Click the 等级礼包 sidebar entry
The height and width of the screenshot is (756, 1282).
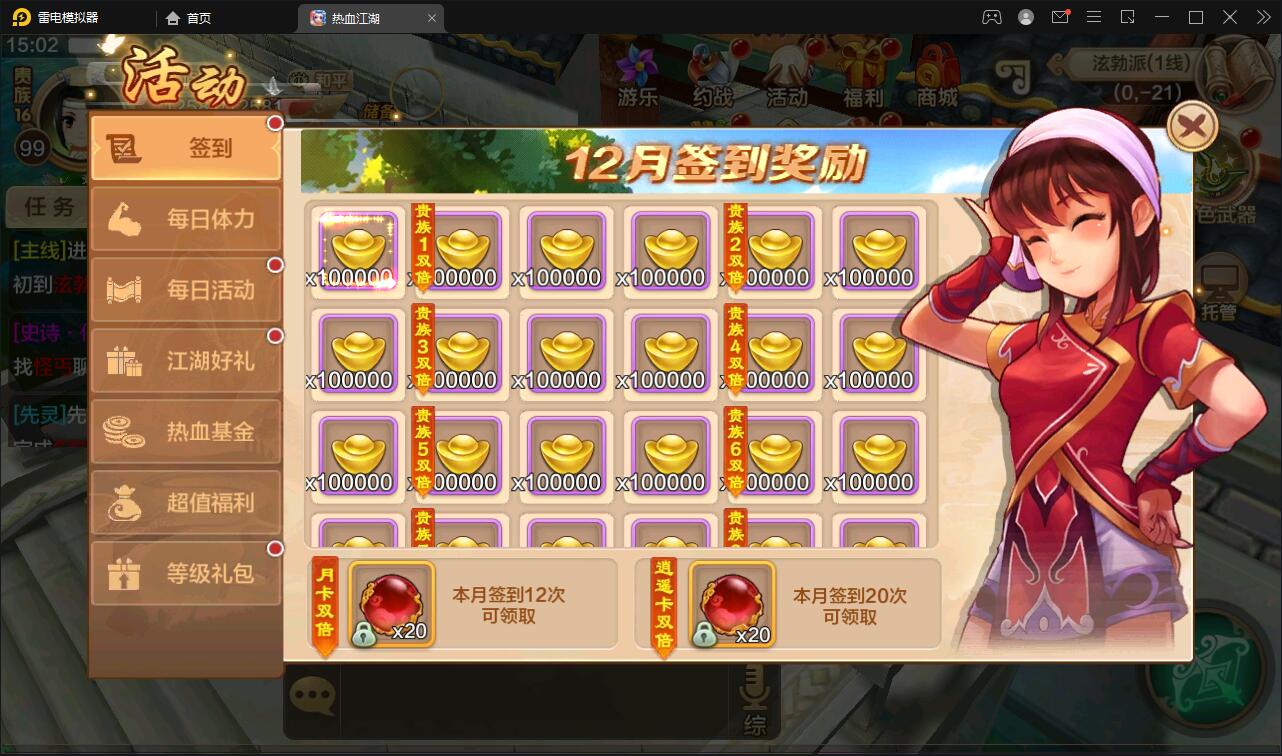pos(186,573)
